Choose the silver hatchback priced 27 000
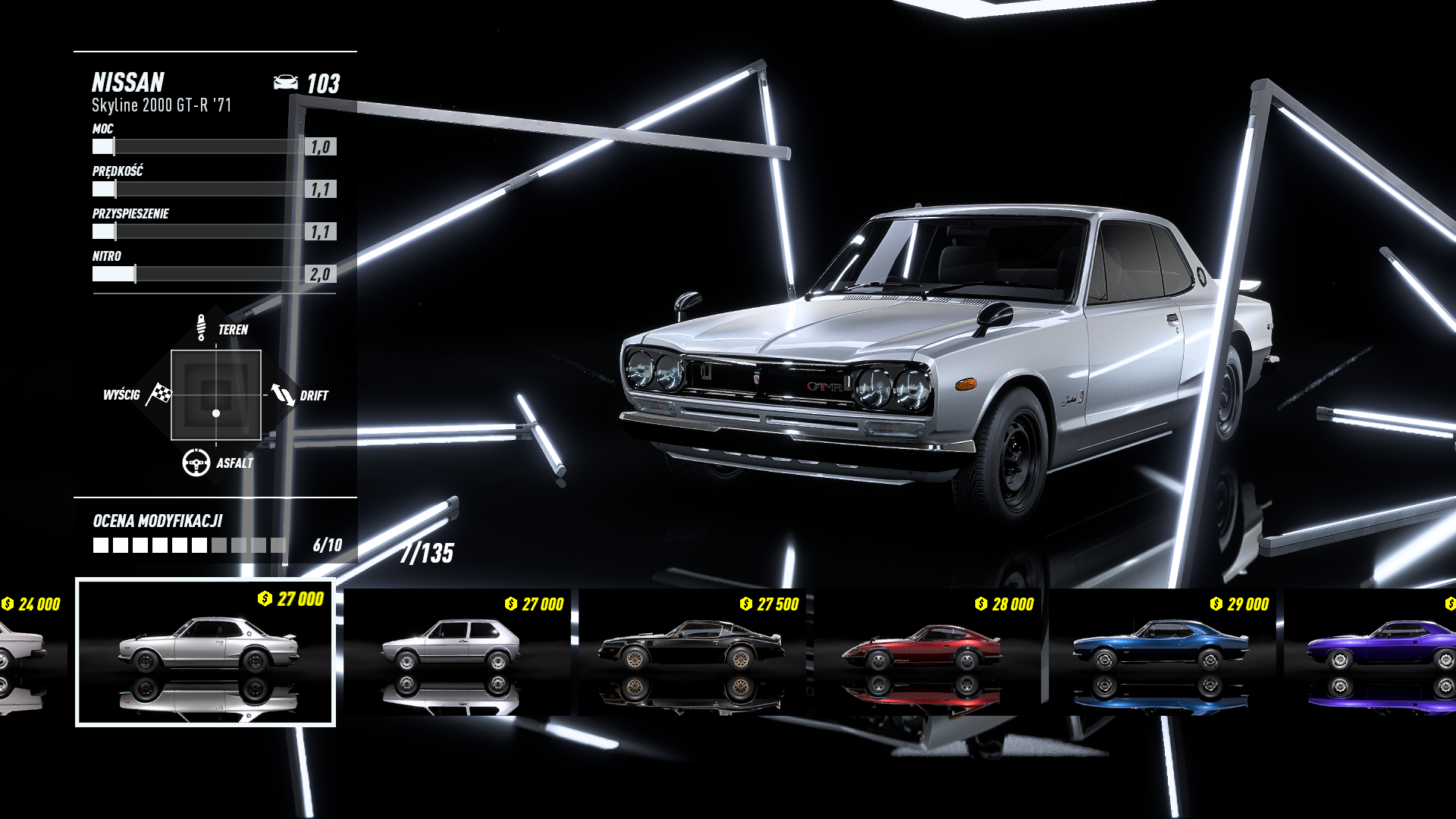 point(457,652)
